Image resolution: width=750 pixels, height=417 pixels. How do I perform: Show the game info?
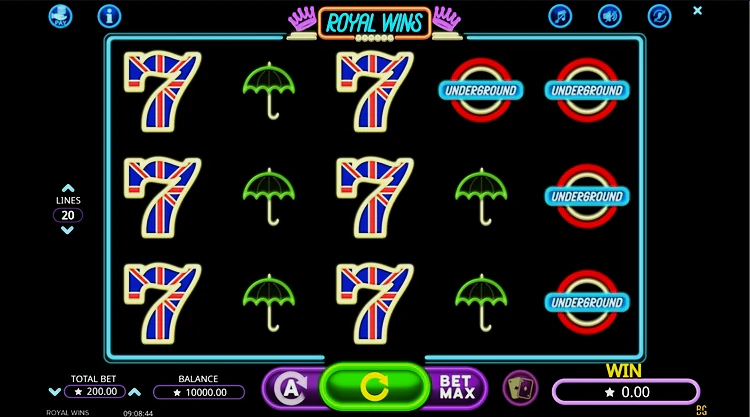(x=109, y=16)
